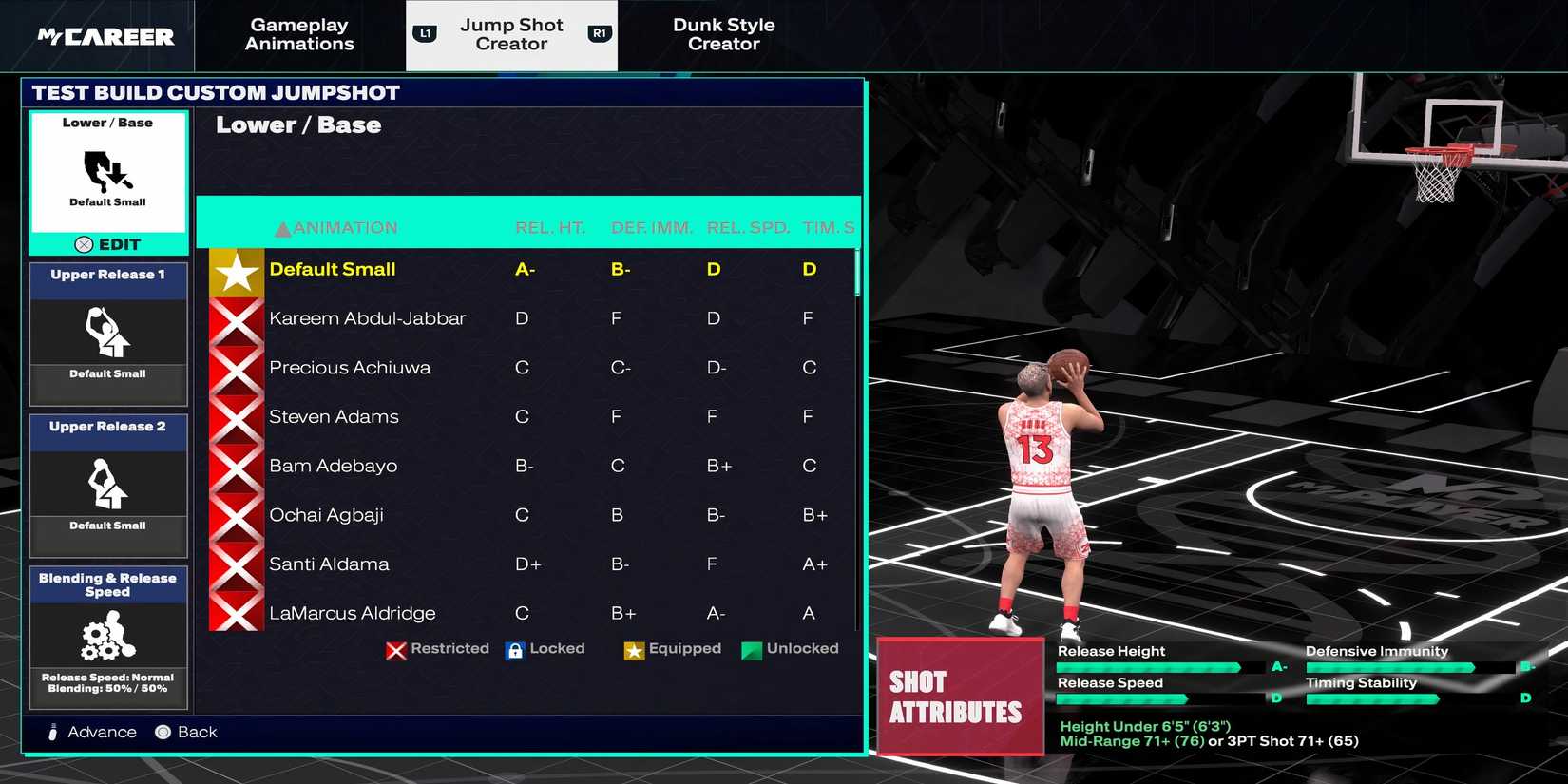Select the Upper Release 2 icon

[x=107, y=485]
